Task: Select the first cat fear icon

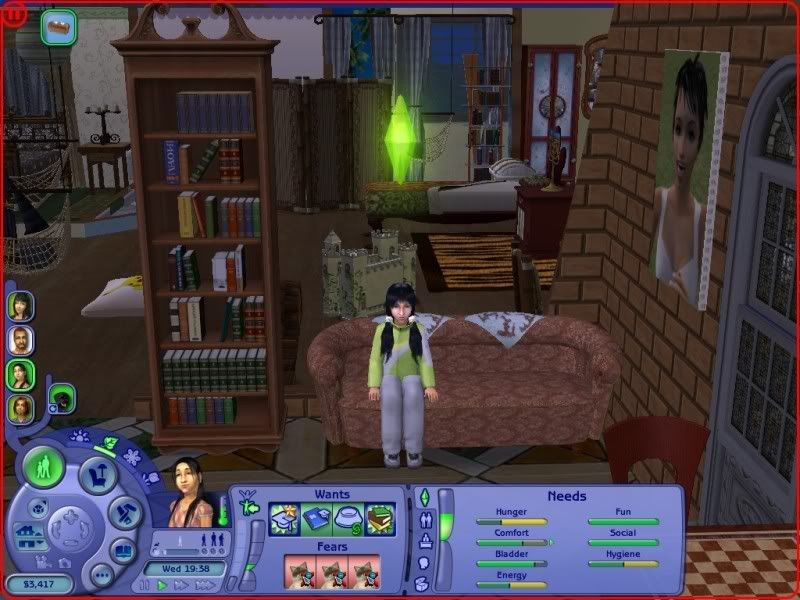Action: (x=299, y=572)
